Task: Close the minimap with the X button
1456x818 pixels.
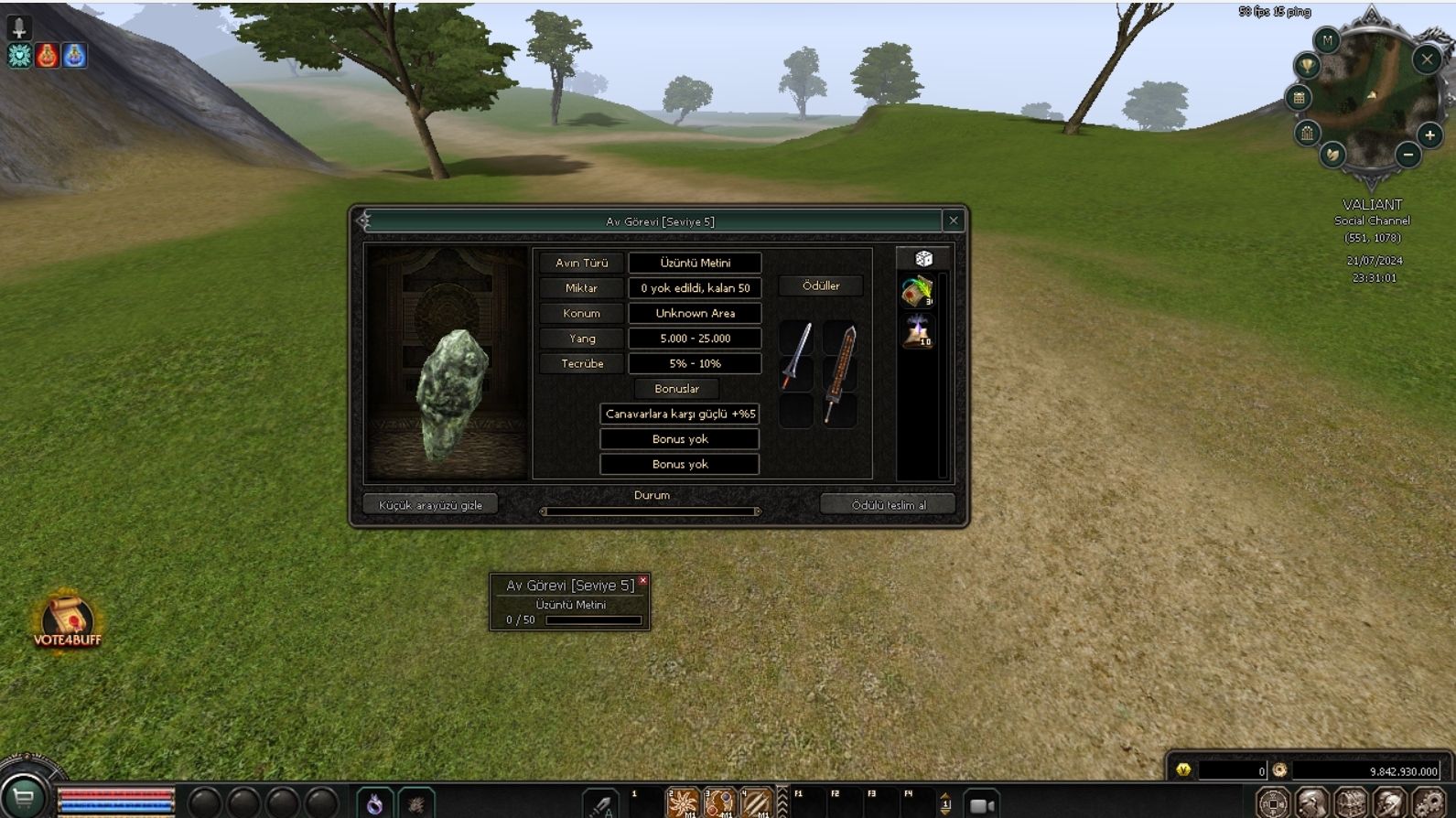Action: click(1427, 59)
